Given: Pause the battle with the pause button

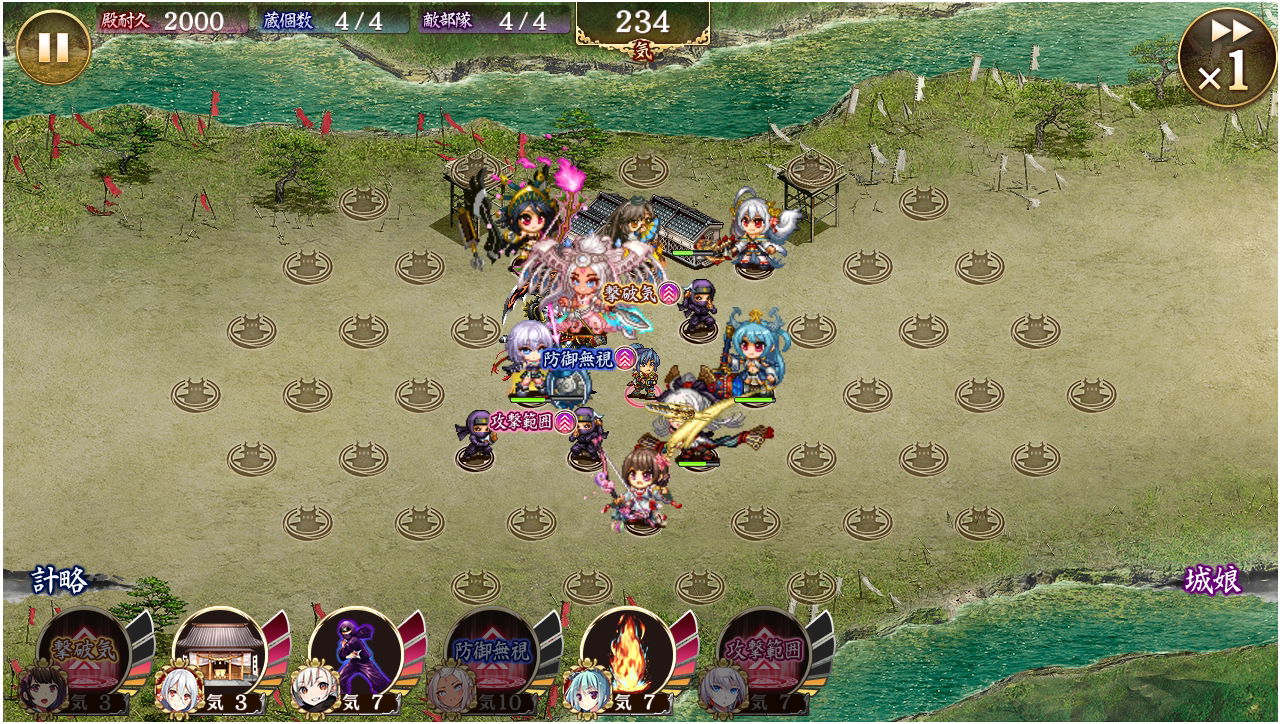Looking at the screenshot, I should [53, 47].
